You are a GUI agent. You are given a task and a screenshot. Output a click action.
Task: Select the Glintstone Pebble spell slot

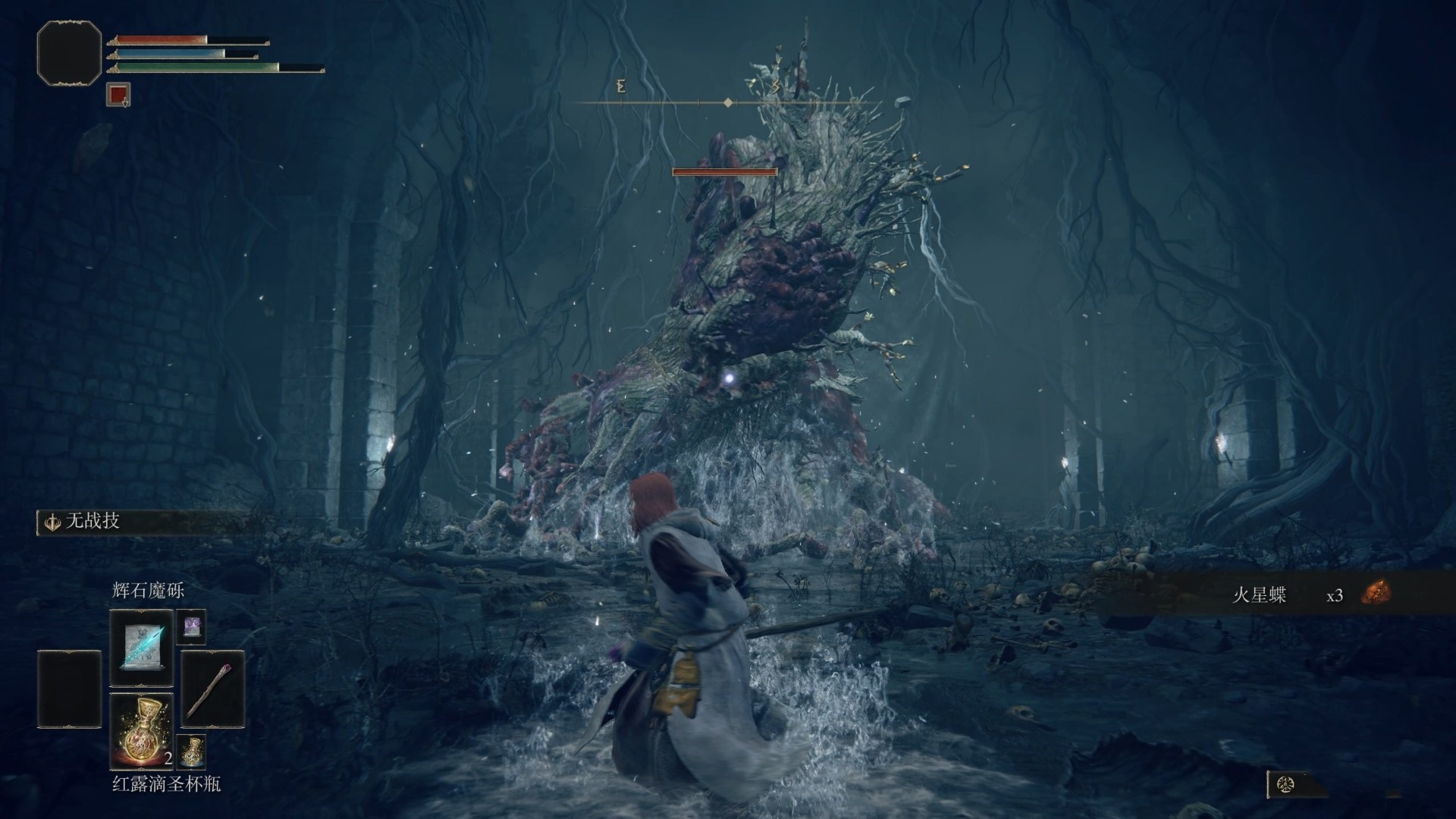point(142,648)
